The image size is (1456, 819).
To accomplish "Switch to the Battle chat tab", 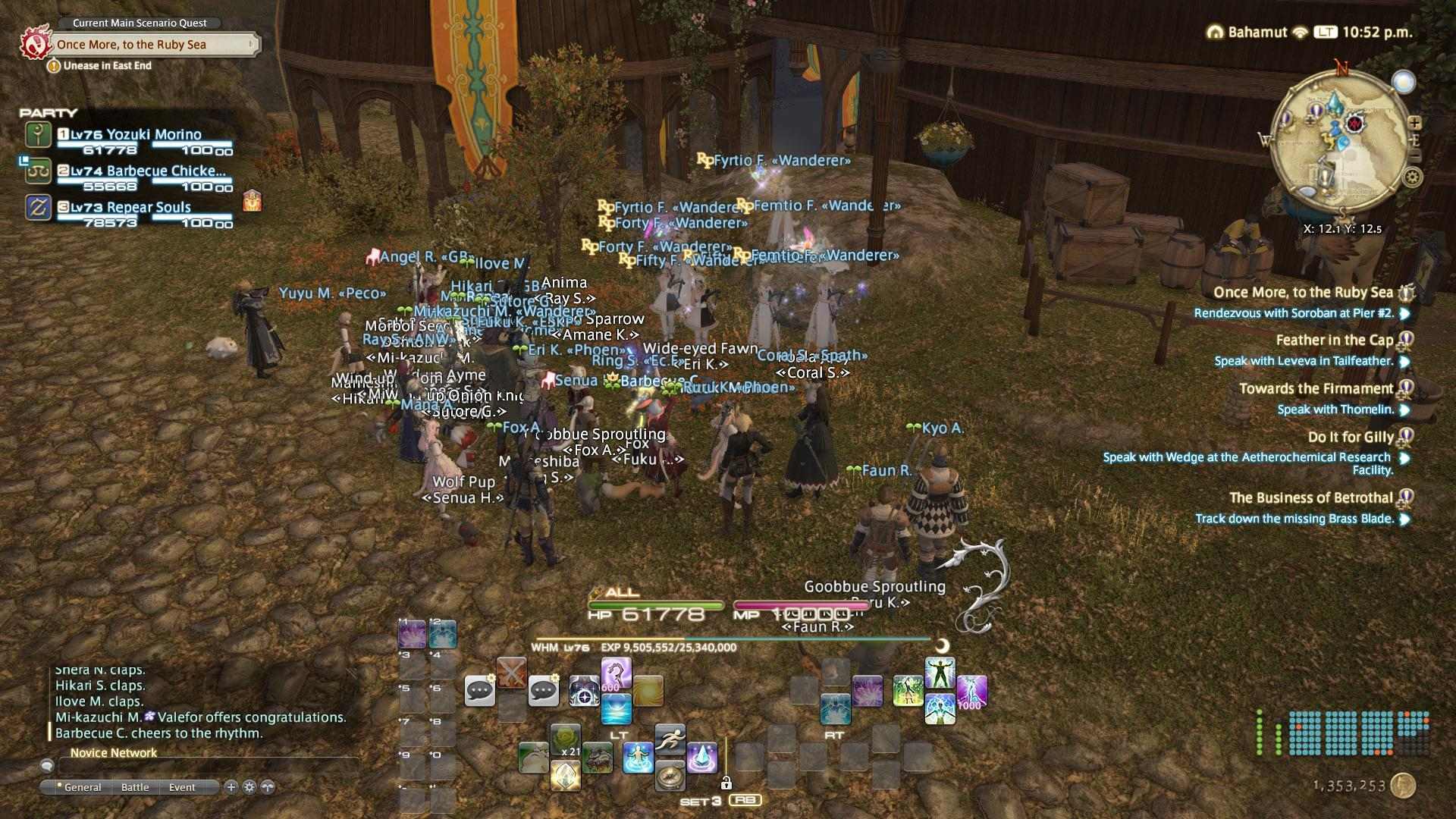I will 135,787.
